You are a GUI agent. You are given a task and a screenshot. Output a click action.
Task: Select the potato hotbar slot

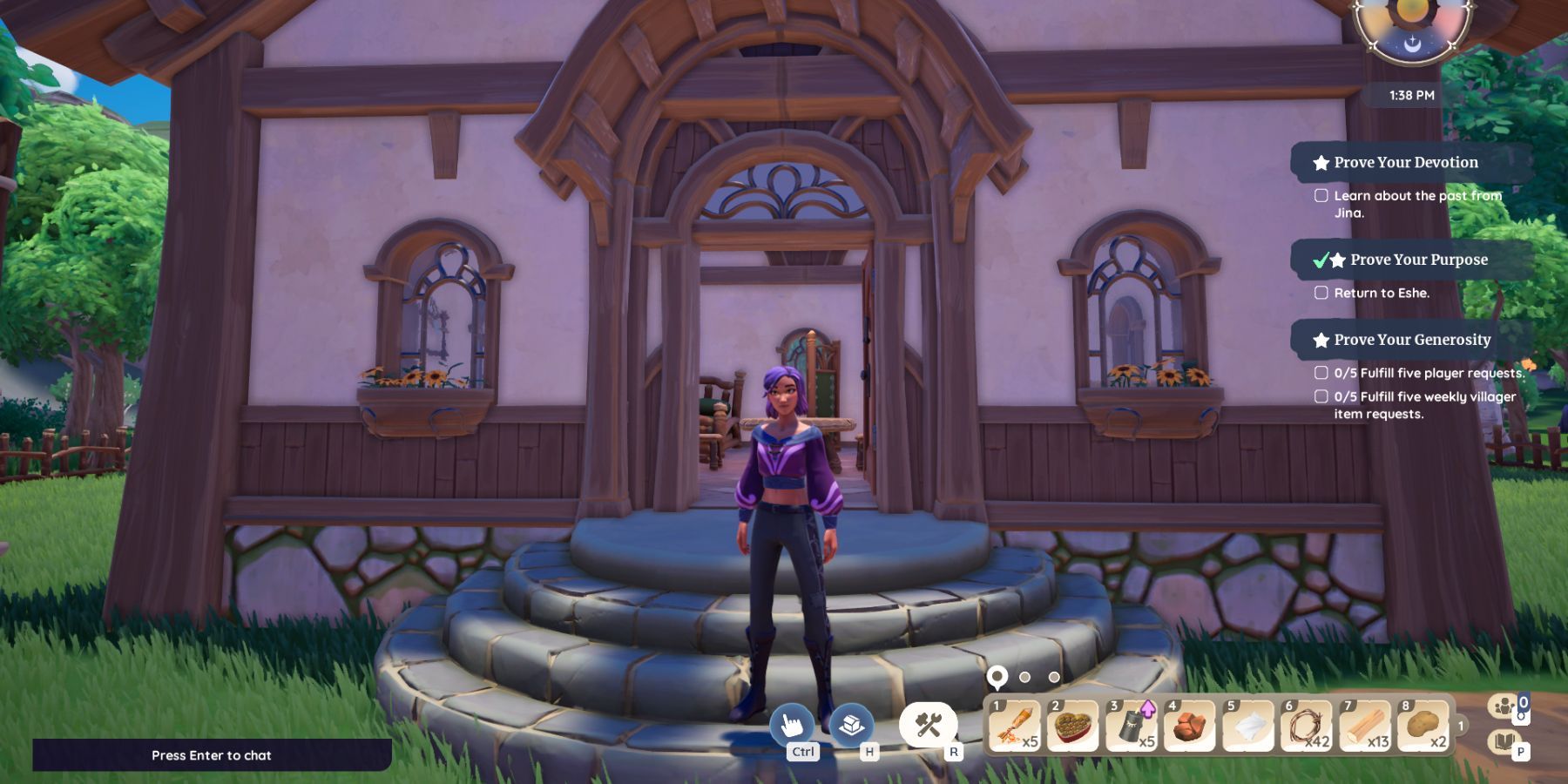[x=1423, y=725]
